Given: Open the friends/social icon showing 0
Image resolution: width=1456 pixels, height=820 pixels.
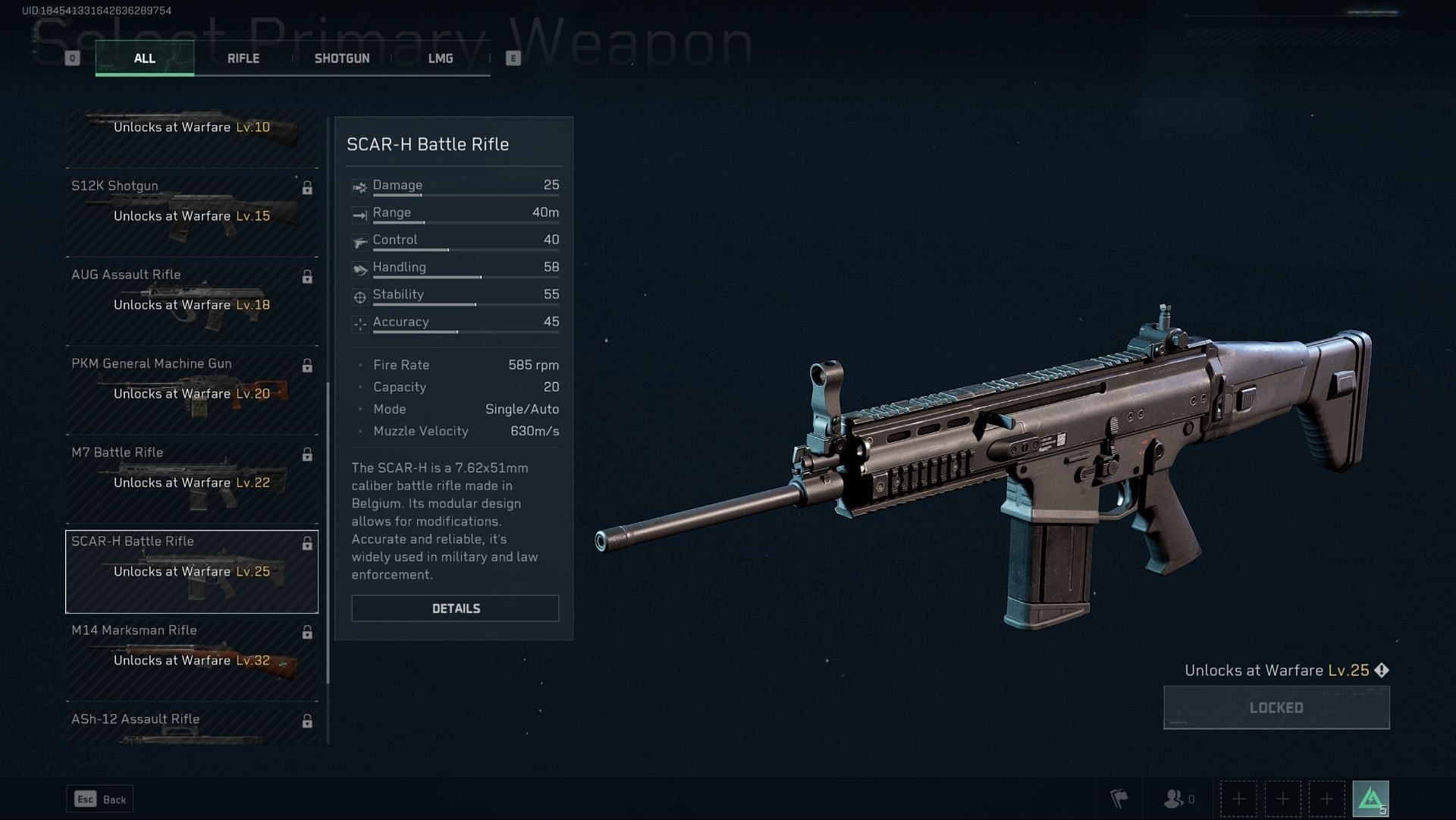Looking at the screenshot, I should coord(1175,799).
